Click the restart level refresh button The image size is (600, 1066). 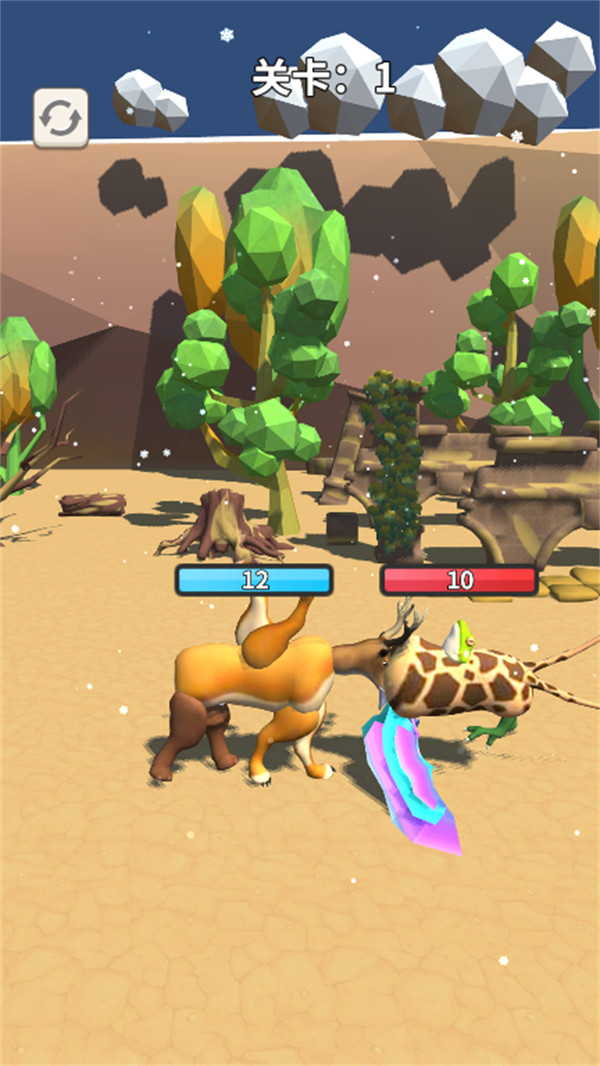(x=61, y=118)
